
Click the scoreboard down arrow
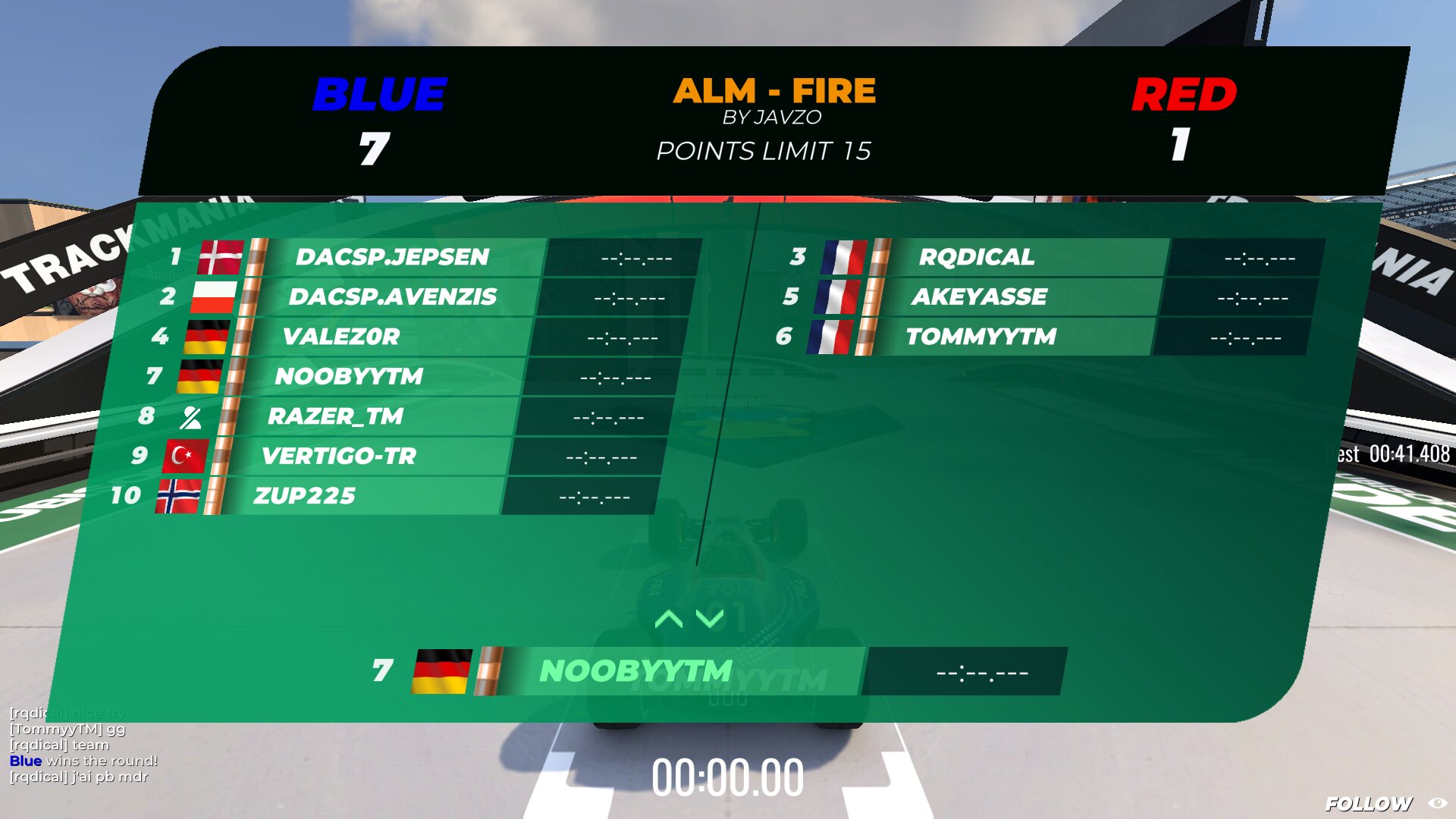point(710,619)
